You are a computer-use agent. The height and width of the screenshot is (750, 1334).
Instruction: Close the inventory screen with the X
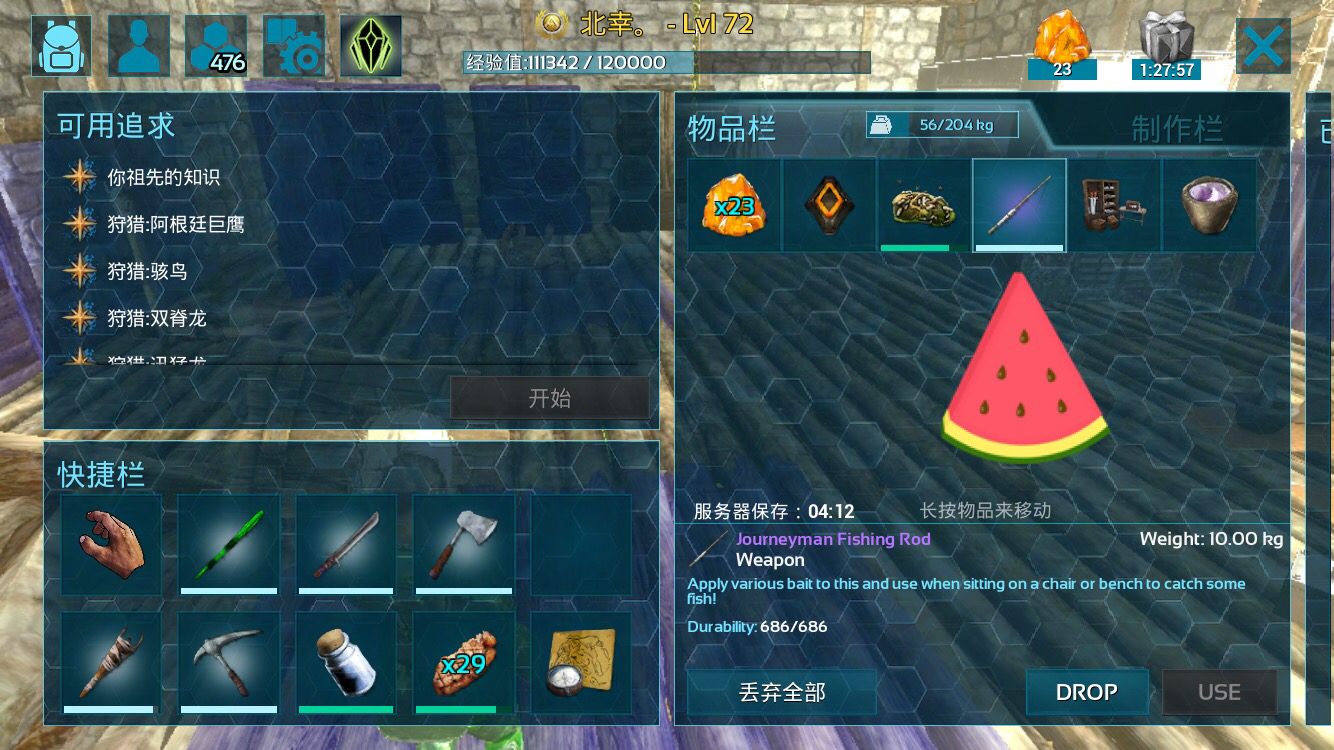pos(1263,46)
